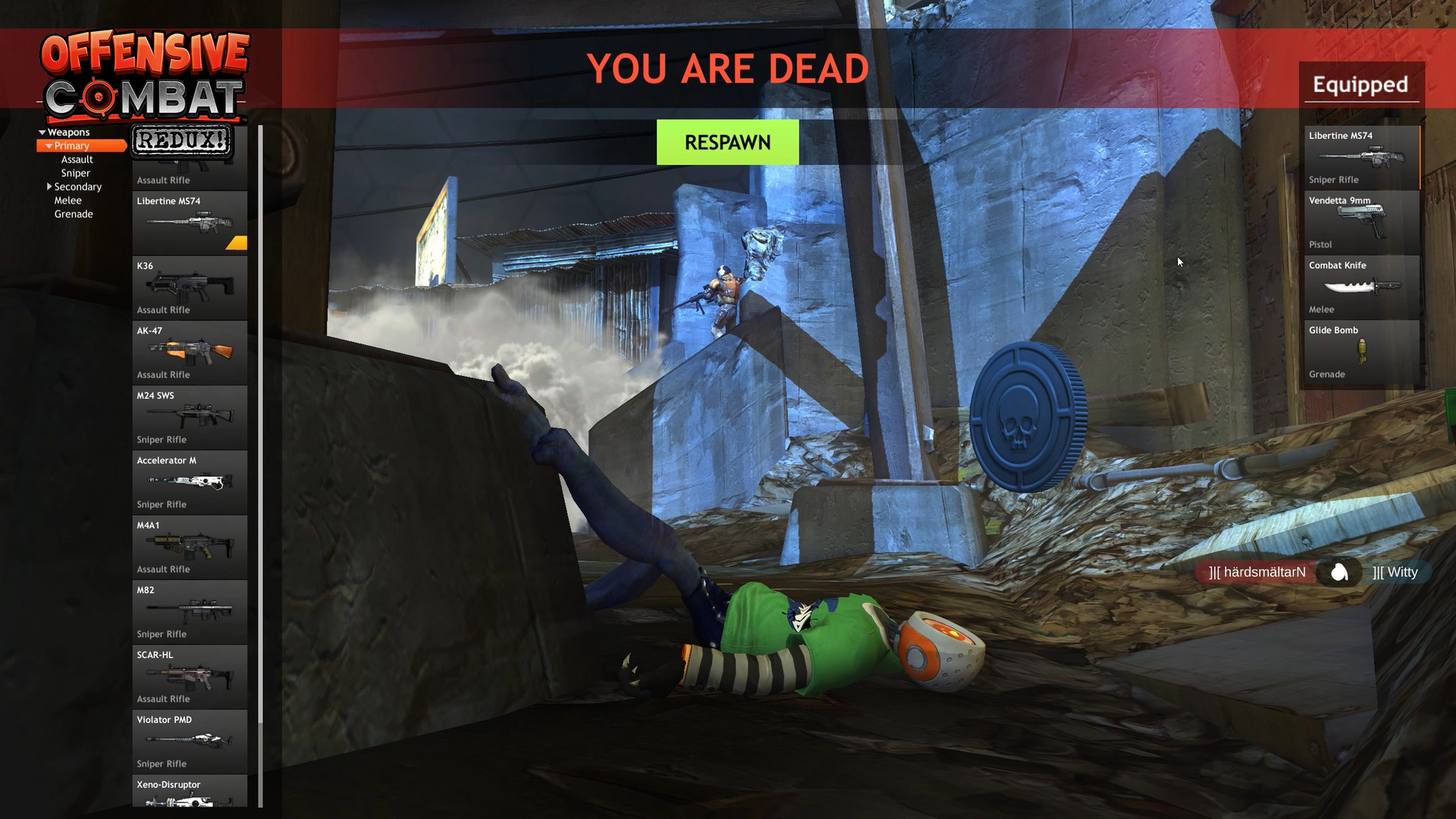Pick the Violator PMD sniper rifle

[x=190, y=742]
